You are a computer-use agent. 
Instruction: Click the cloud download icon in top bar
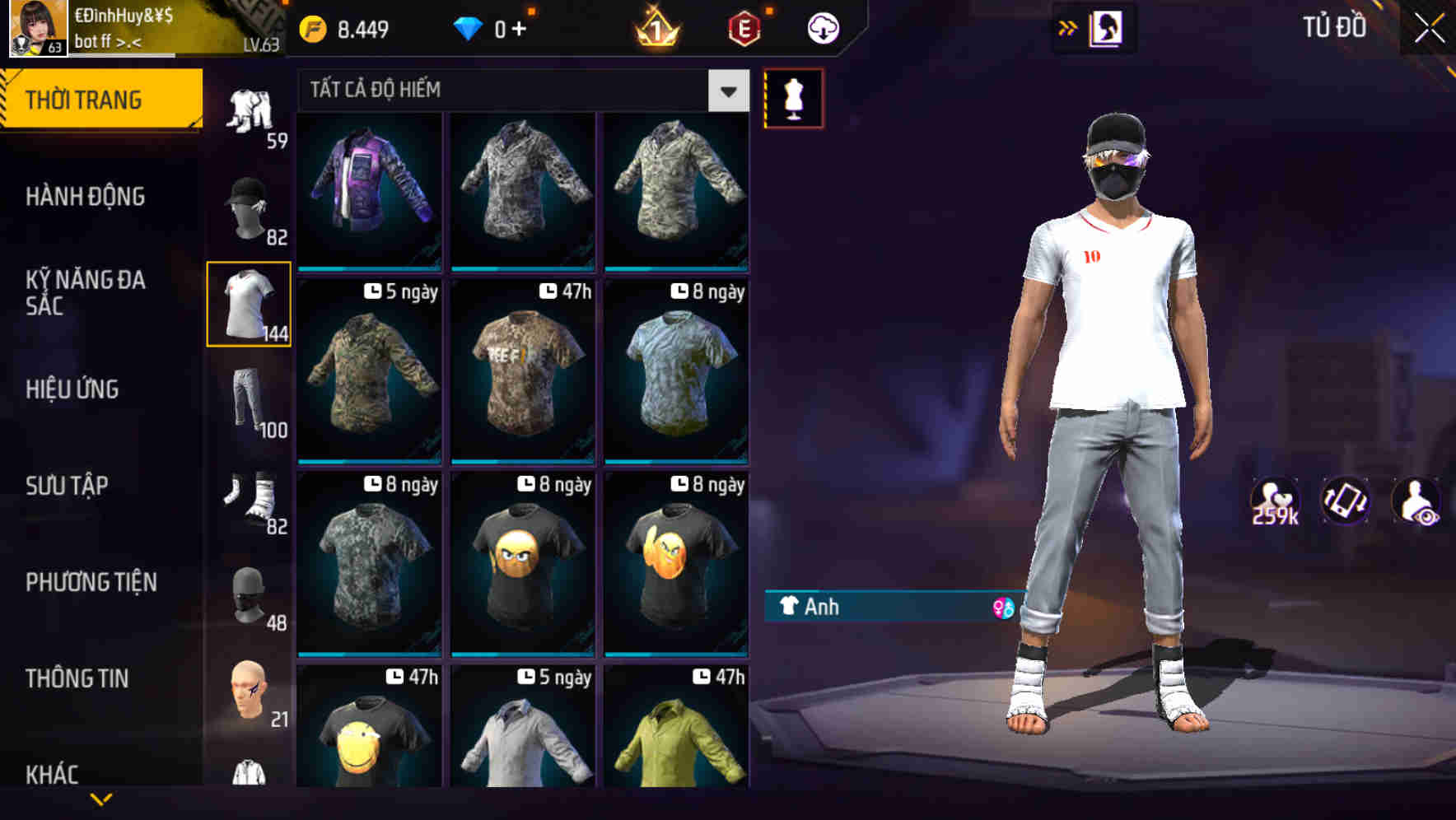(x=821, y=27)
